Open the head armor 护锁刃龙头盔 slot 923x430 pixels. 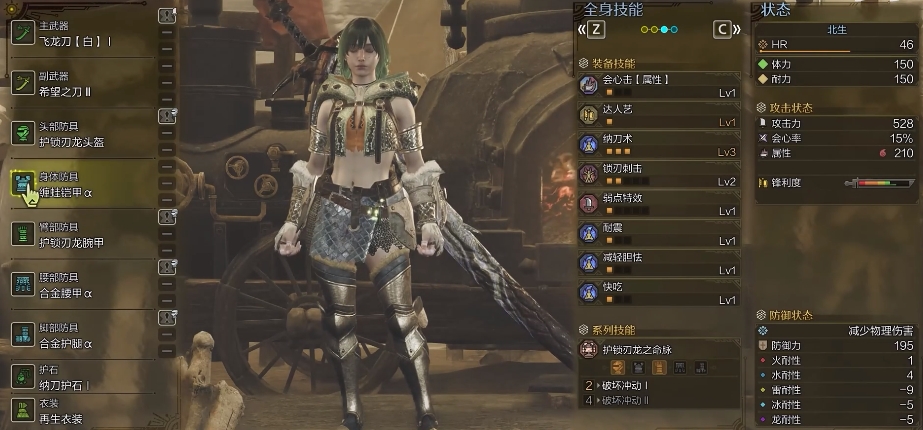click(85, 132)
